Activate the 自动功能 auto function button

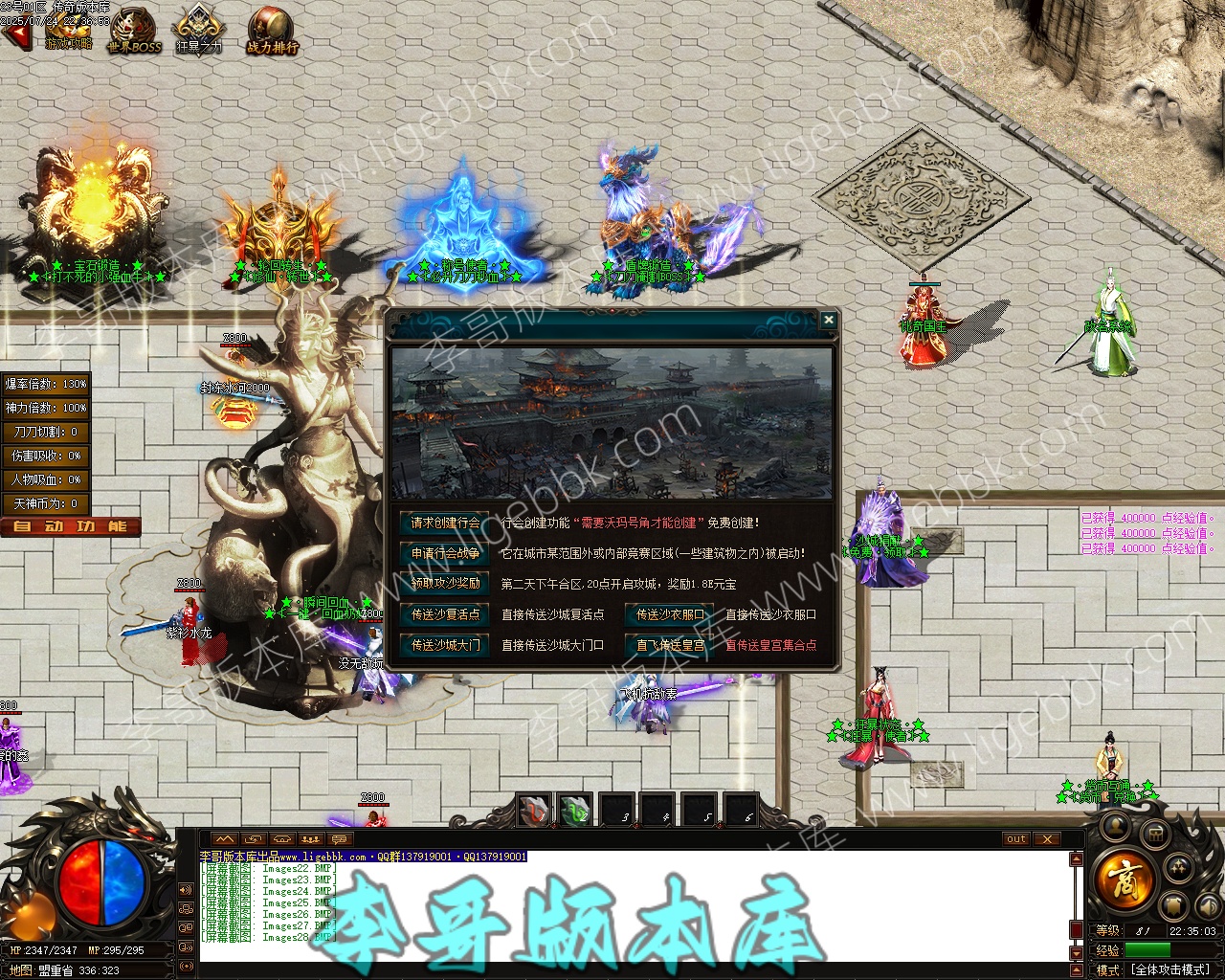pos(71,526)
